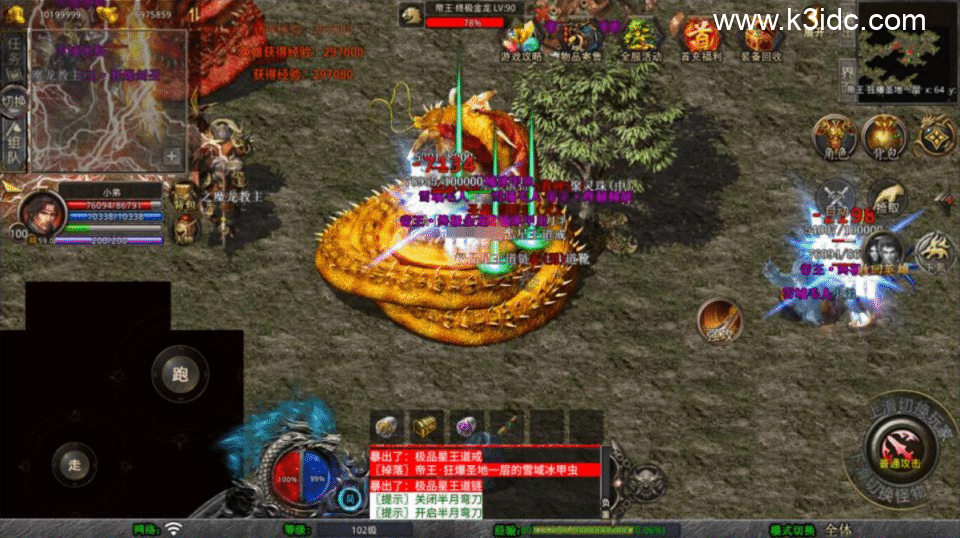The image size is (960, 538).
Task: Open the 背包 backpack button
Action: coord(883,137)
